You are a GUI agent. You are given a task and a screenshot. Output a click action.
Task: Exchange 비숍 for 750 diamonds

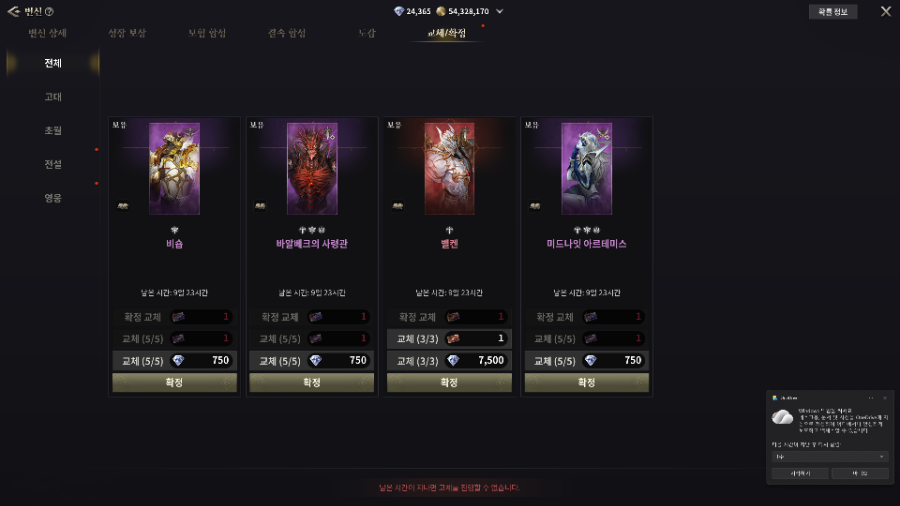click(x=174, y=361)
